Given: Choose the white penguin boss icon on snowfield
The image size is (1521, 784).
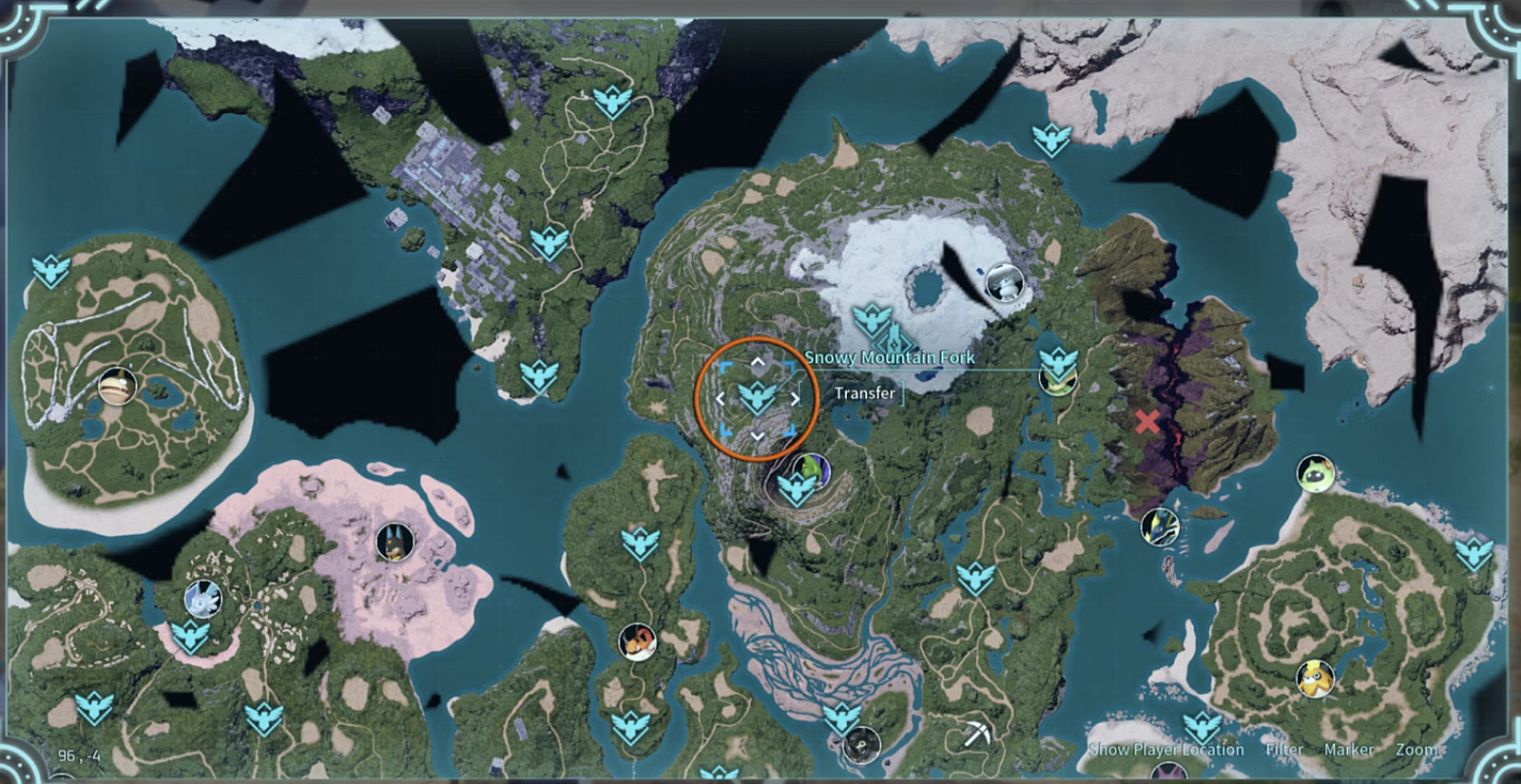Looking at the screenshot, I should [1003, 282].
